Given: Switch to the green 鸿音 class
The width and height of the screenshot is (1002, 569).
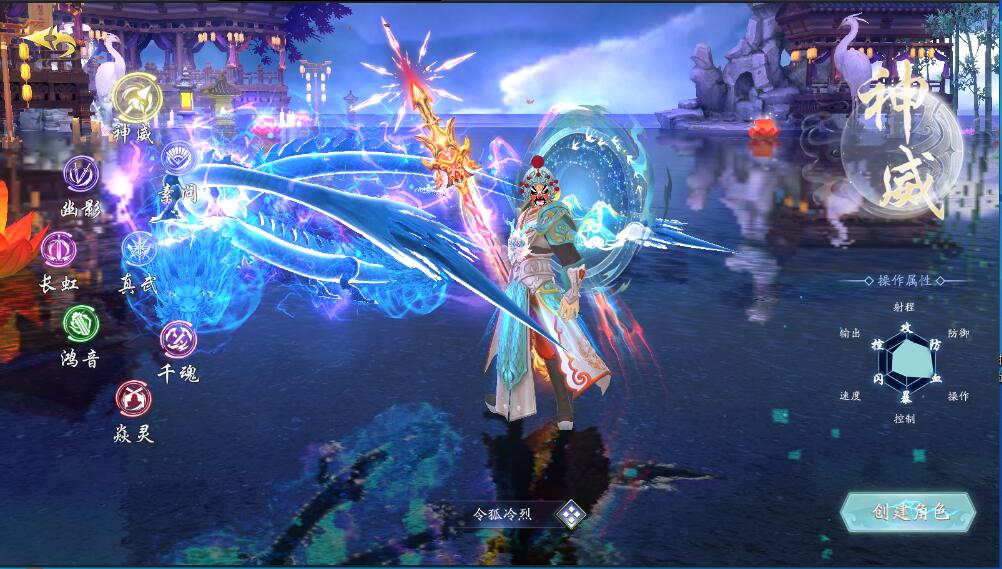Looking at the screenshot, I should click(81, 323).
